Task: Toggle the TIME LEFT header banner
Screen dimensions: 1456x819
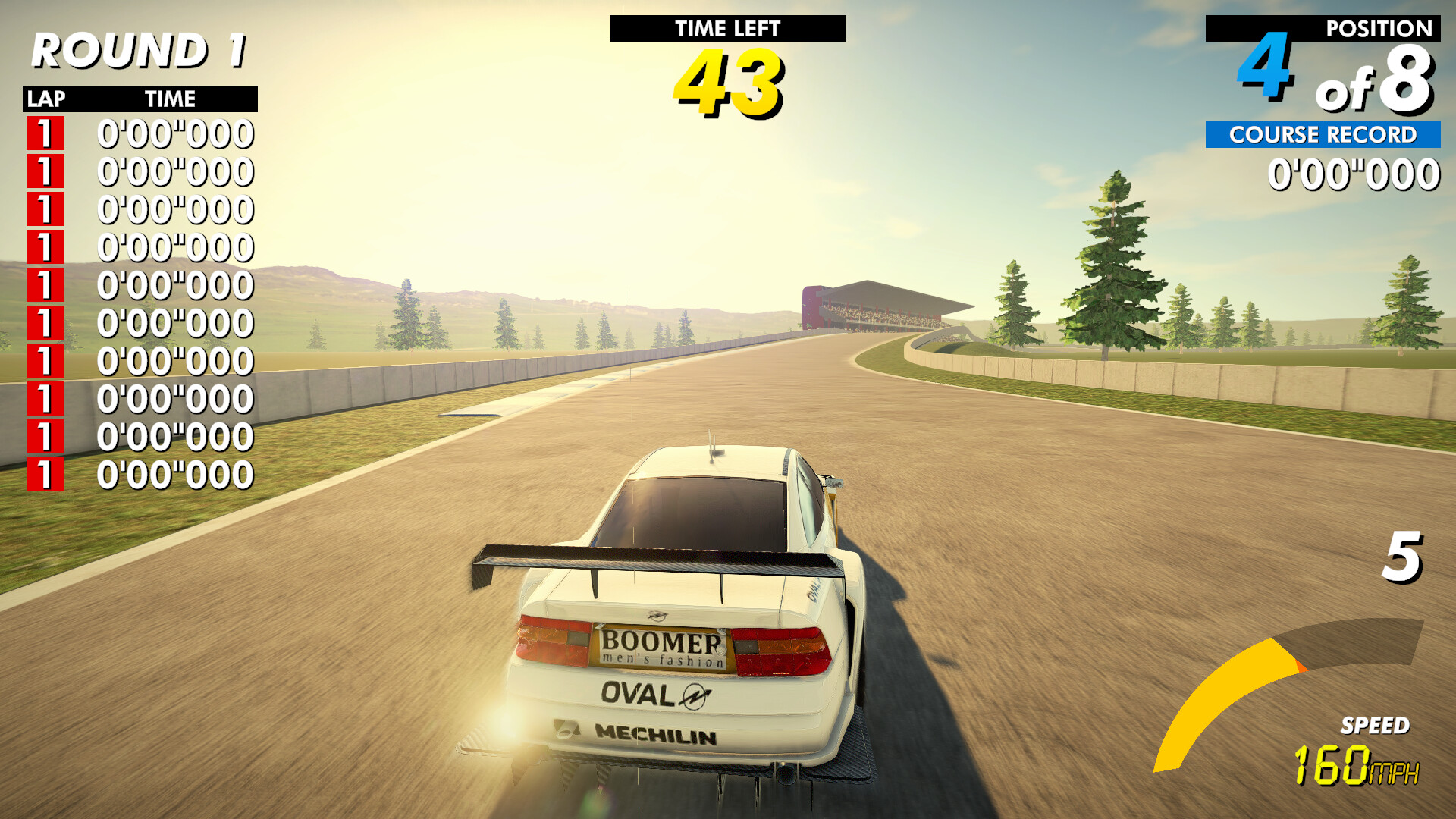Action: (726, 30)
